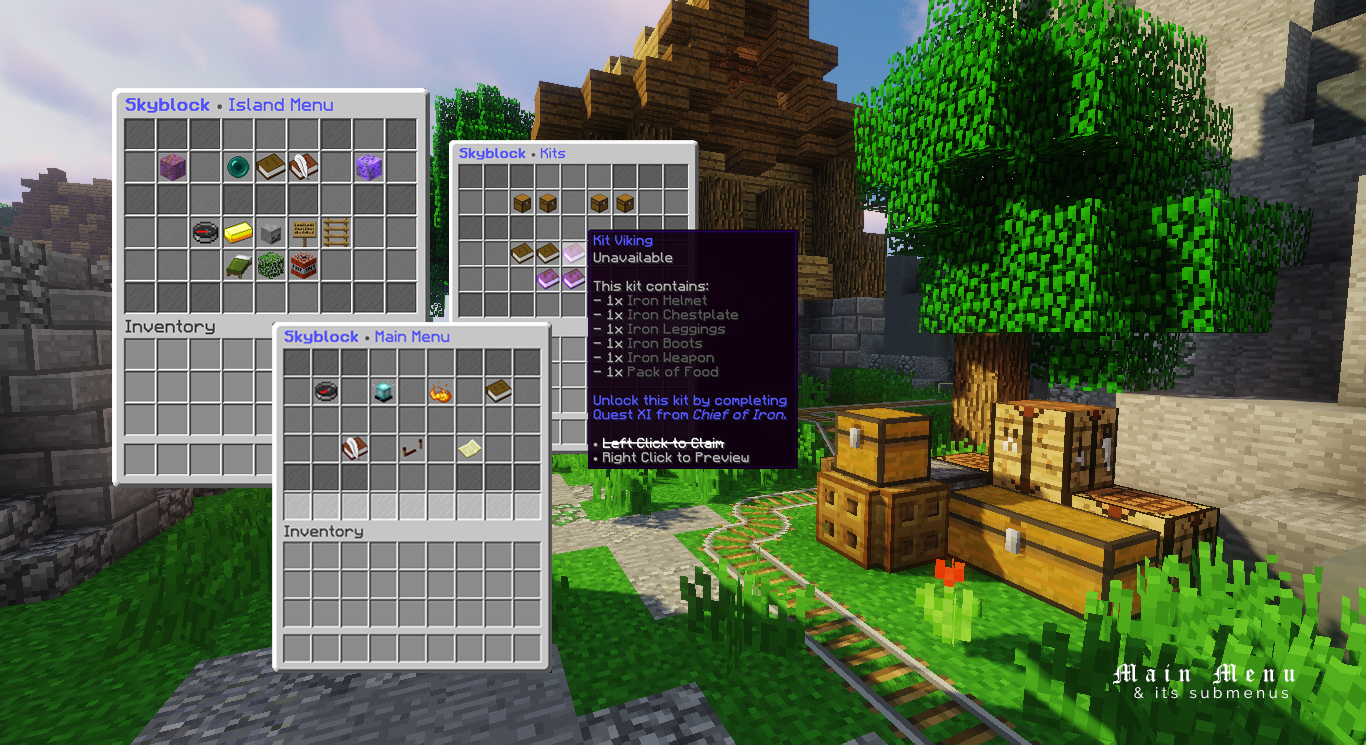Select the wither skull icon in the Island Menu
This screenshot has width=1366, height=745.
pos(270,232)
